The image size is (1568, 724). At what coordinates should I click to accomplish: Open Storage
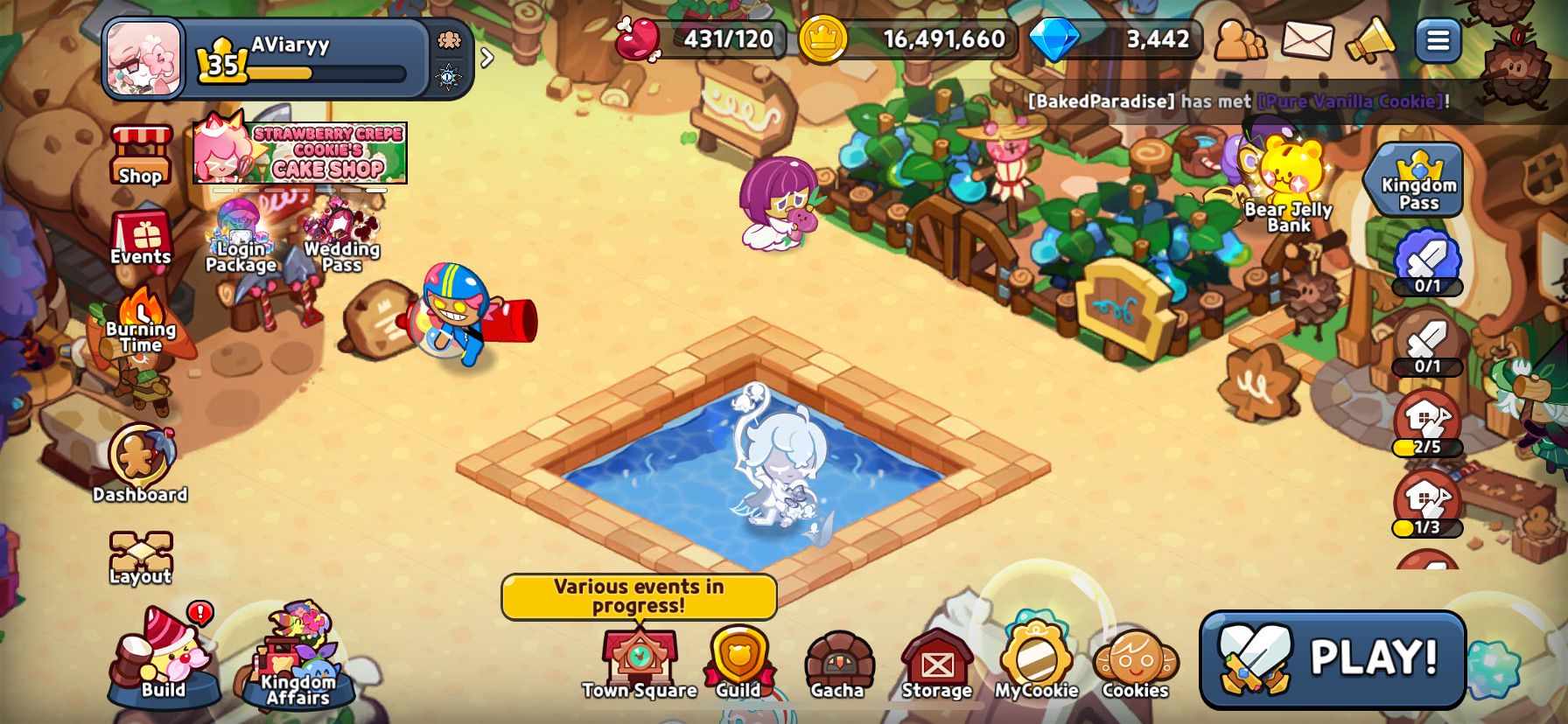tap(936, 662)
